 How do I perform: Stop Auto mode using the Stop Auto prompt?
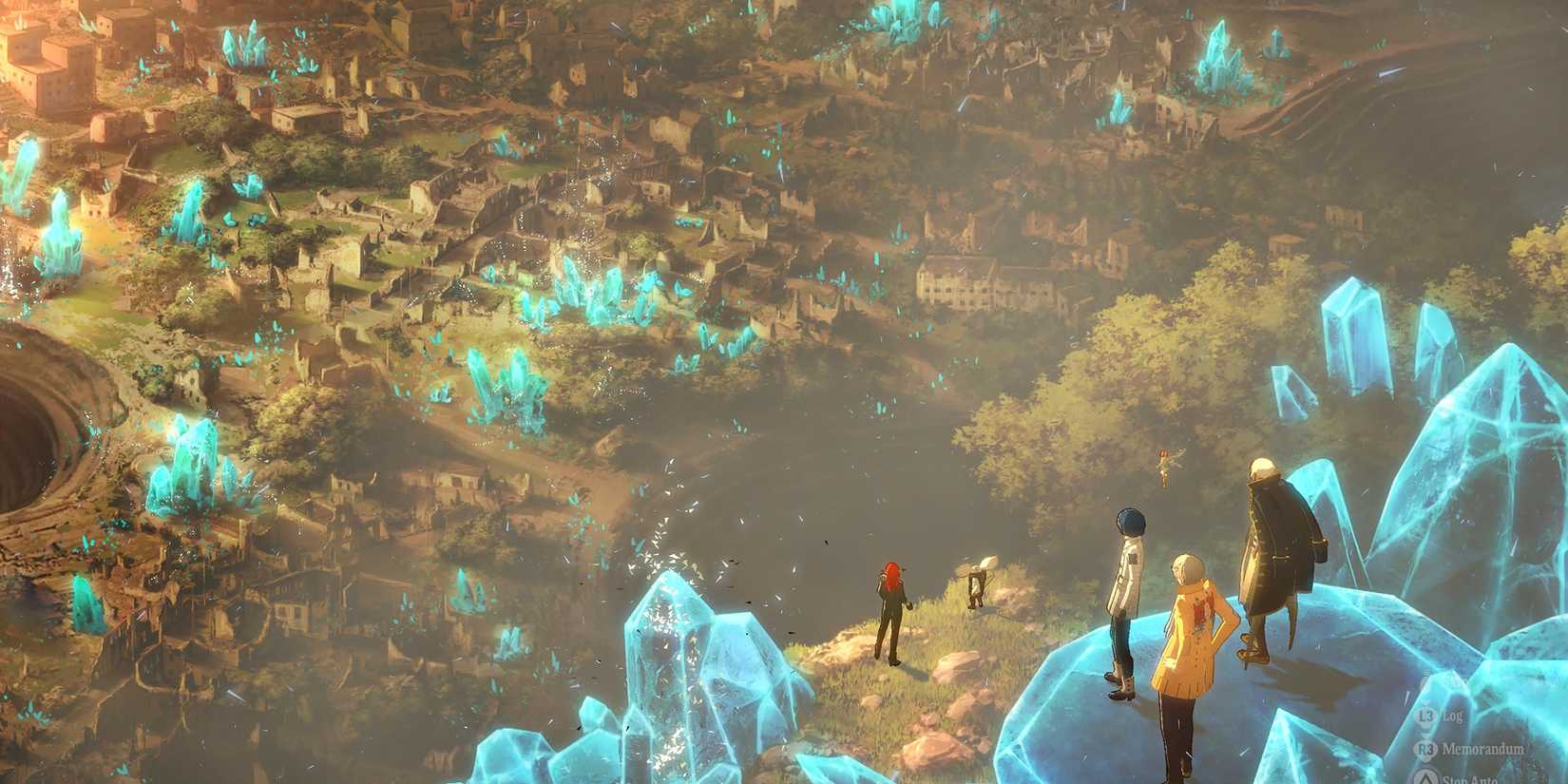click(x=1466, y=779)
